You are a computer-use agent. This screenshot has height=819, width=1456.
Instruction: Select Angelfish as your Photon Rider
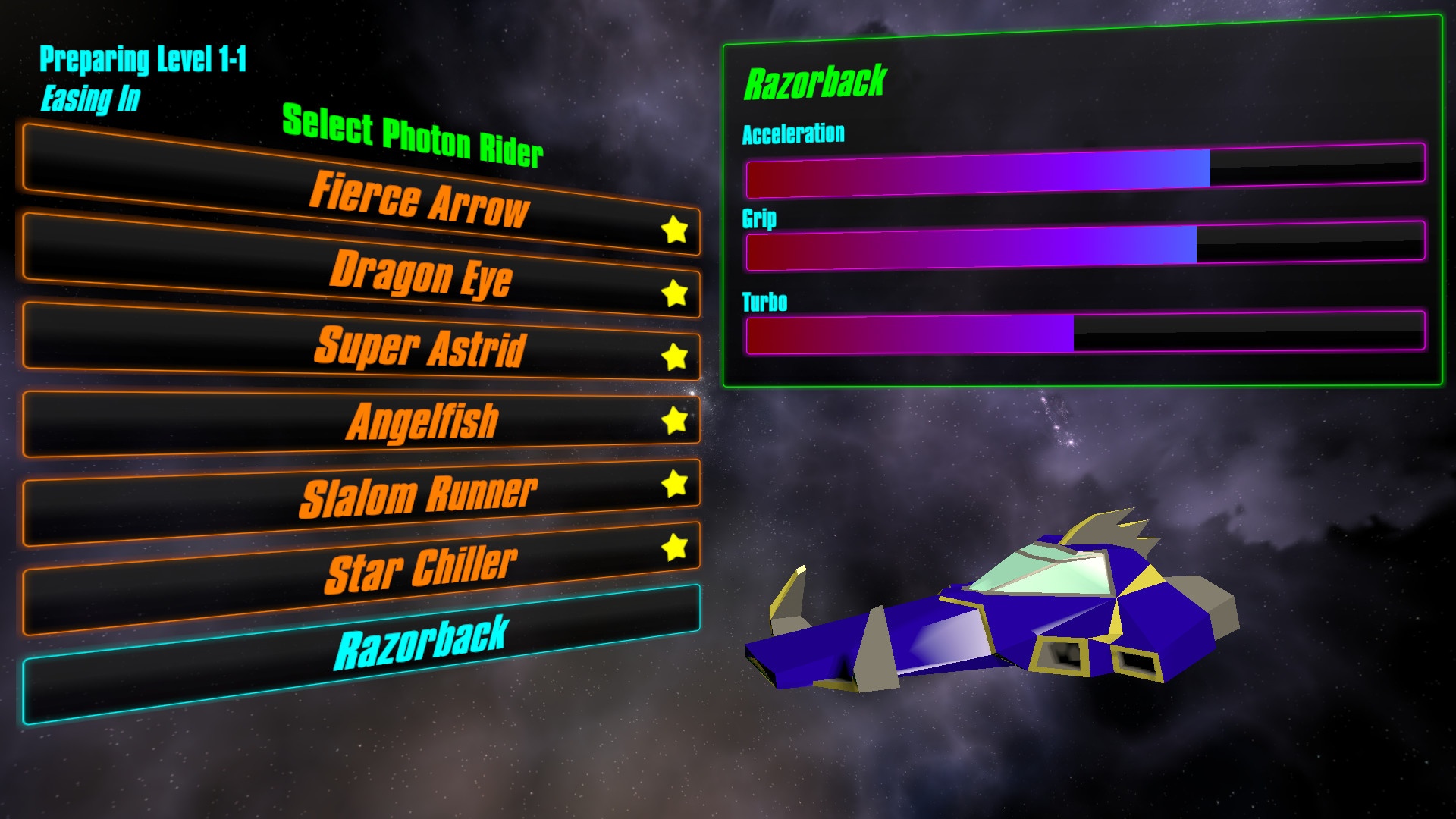[422, 422]
